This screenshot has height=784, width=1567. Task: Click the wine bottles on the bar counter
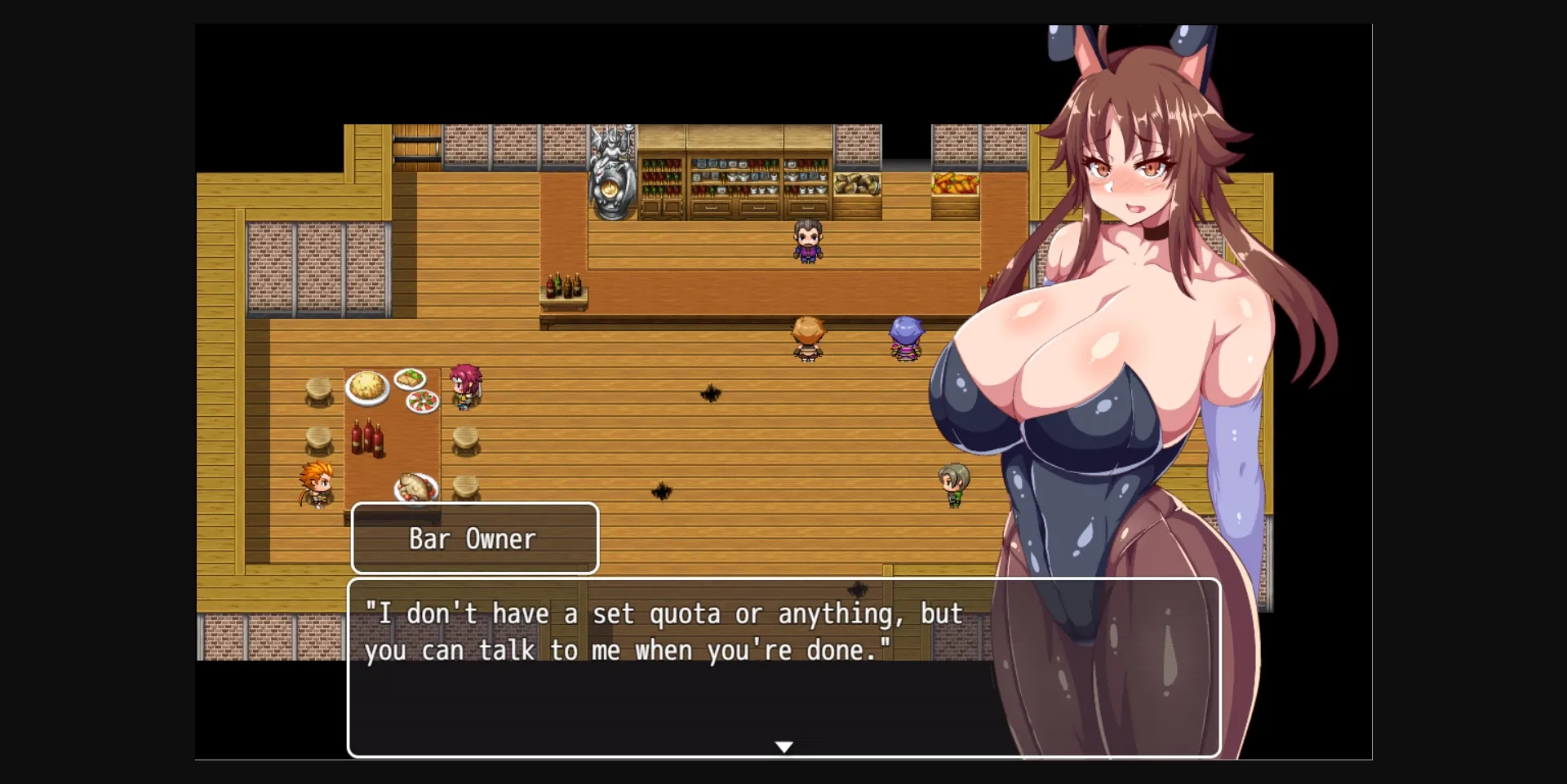click(563, 287)
